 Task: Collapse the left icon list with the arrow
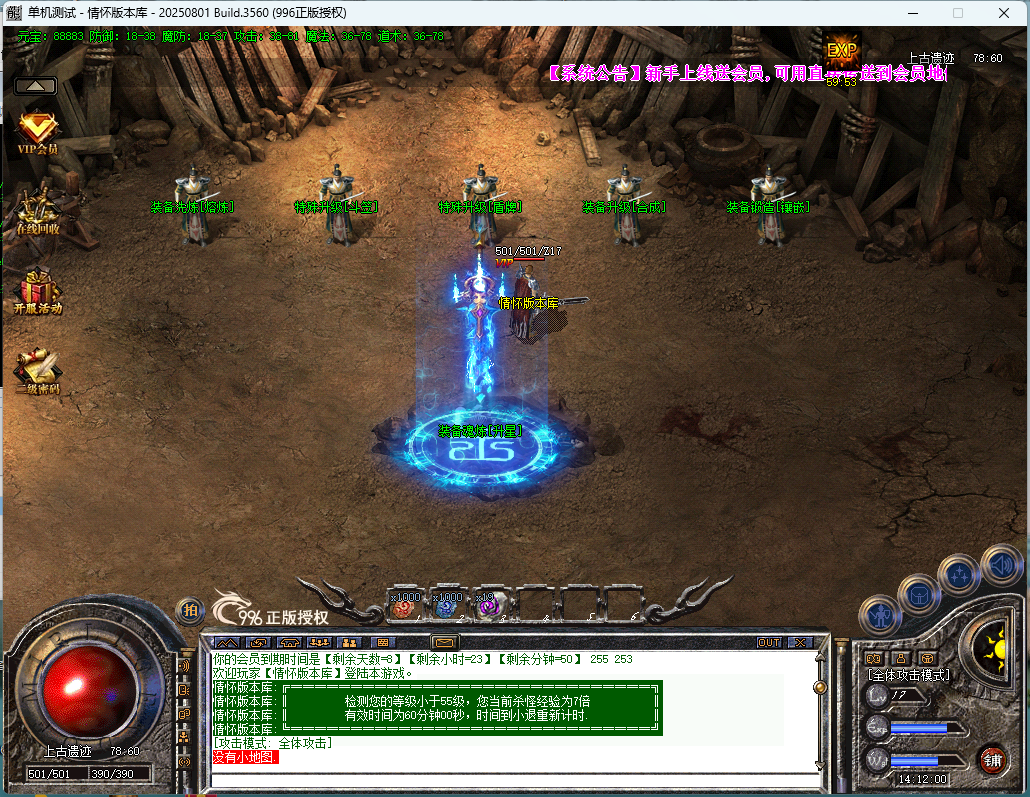click(x=35, y=86)
